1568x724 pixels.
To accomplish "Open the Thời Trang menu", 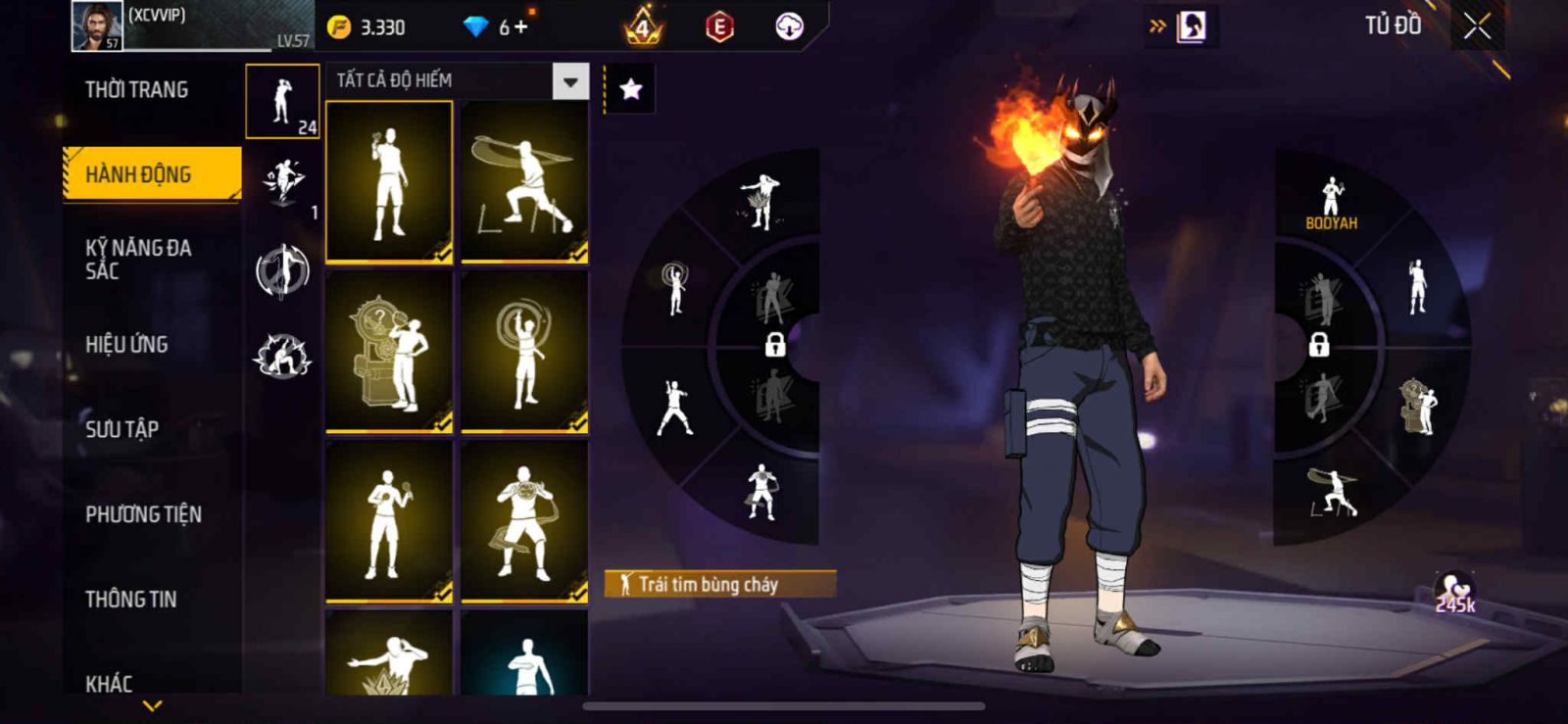I will tap(137, 90).
